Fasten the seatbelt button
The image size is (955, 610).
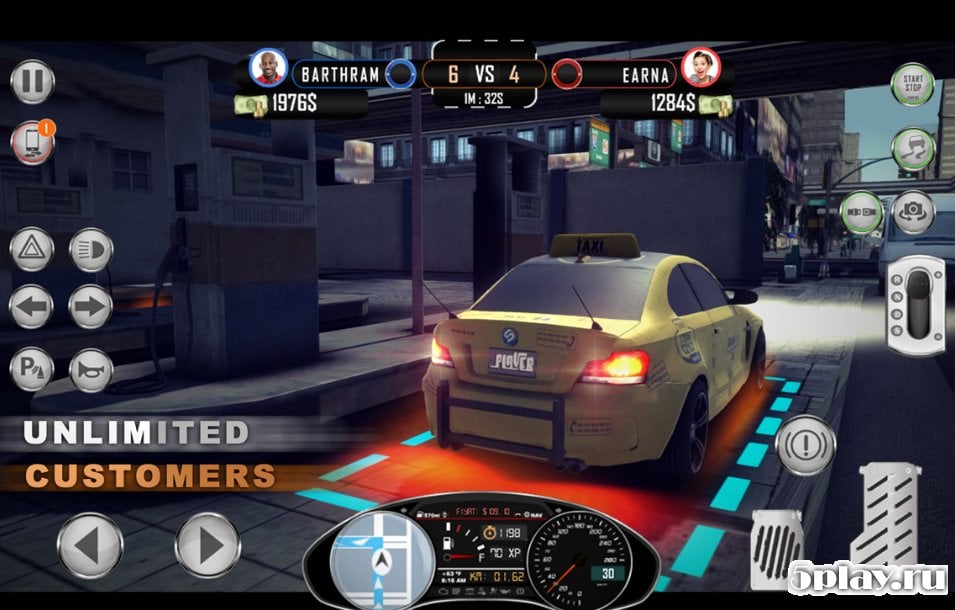point(861,212)
